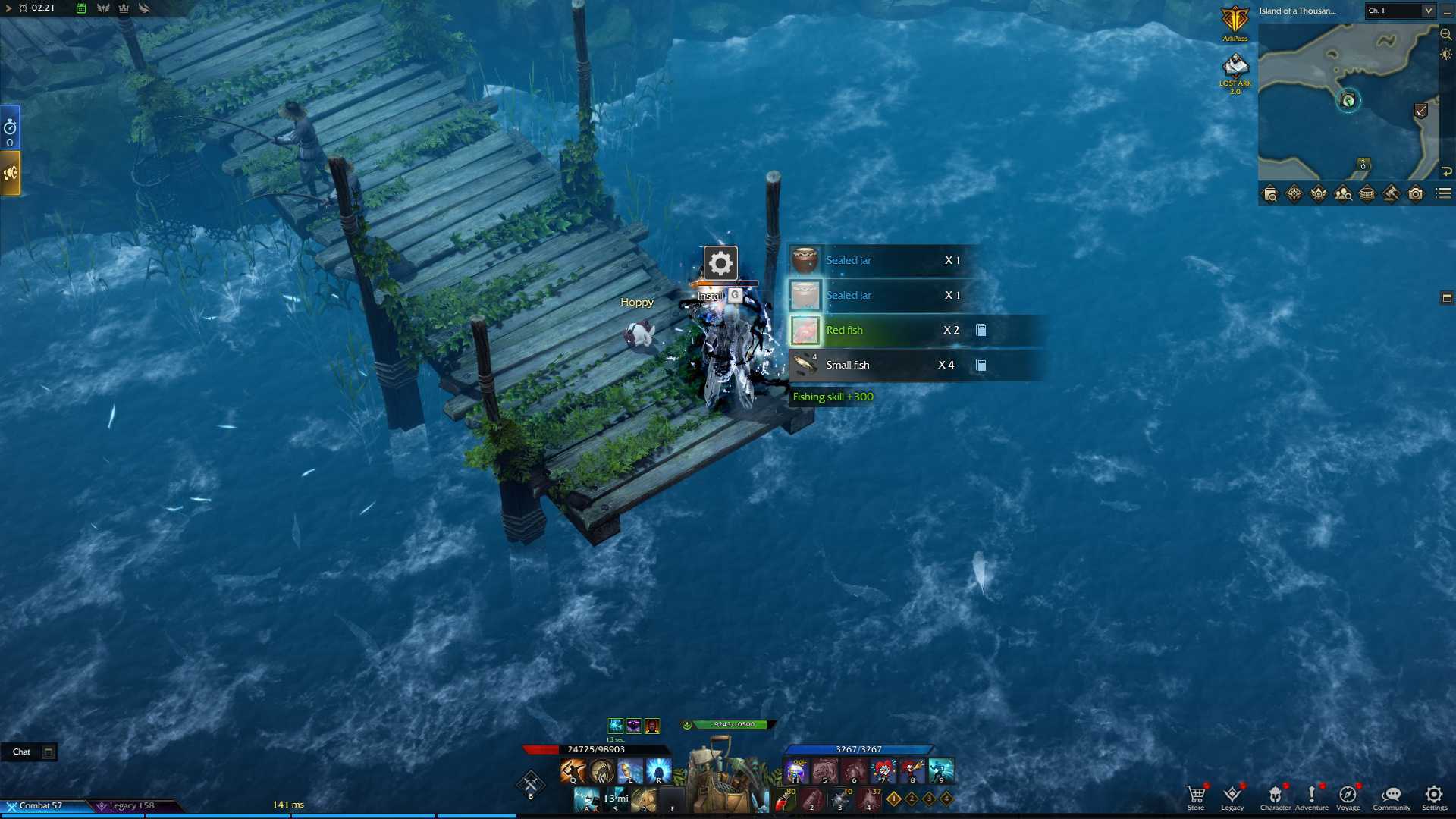This screenshot has height=819, width=1456.
Task: Open the Lost Ark 2.0 guide icon
Action: point(1235,71)
